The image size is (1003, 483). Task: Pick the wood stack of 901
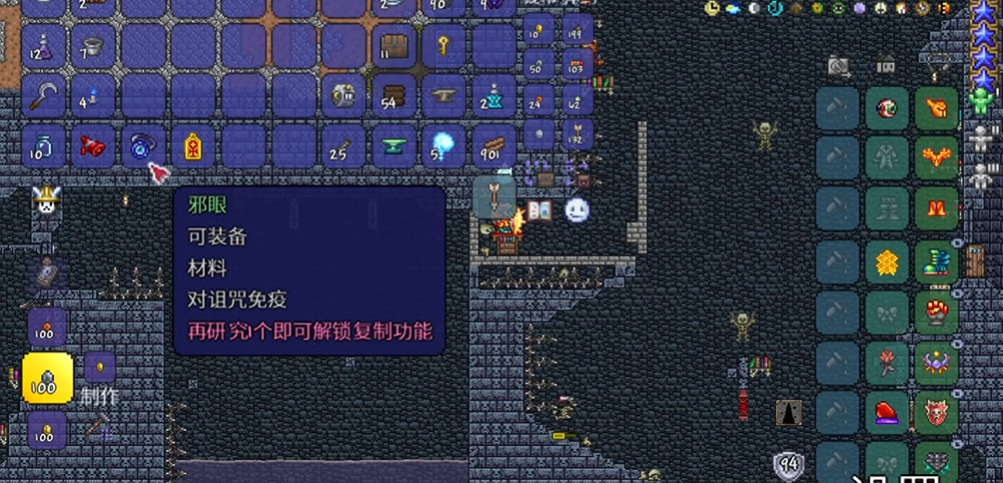(494, 147)
